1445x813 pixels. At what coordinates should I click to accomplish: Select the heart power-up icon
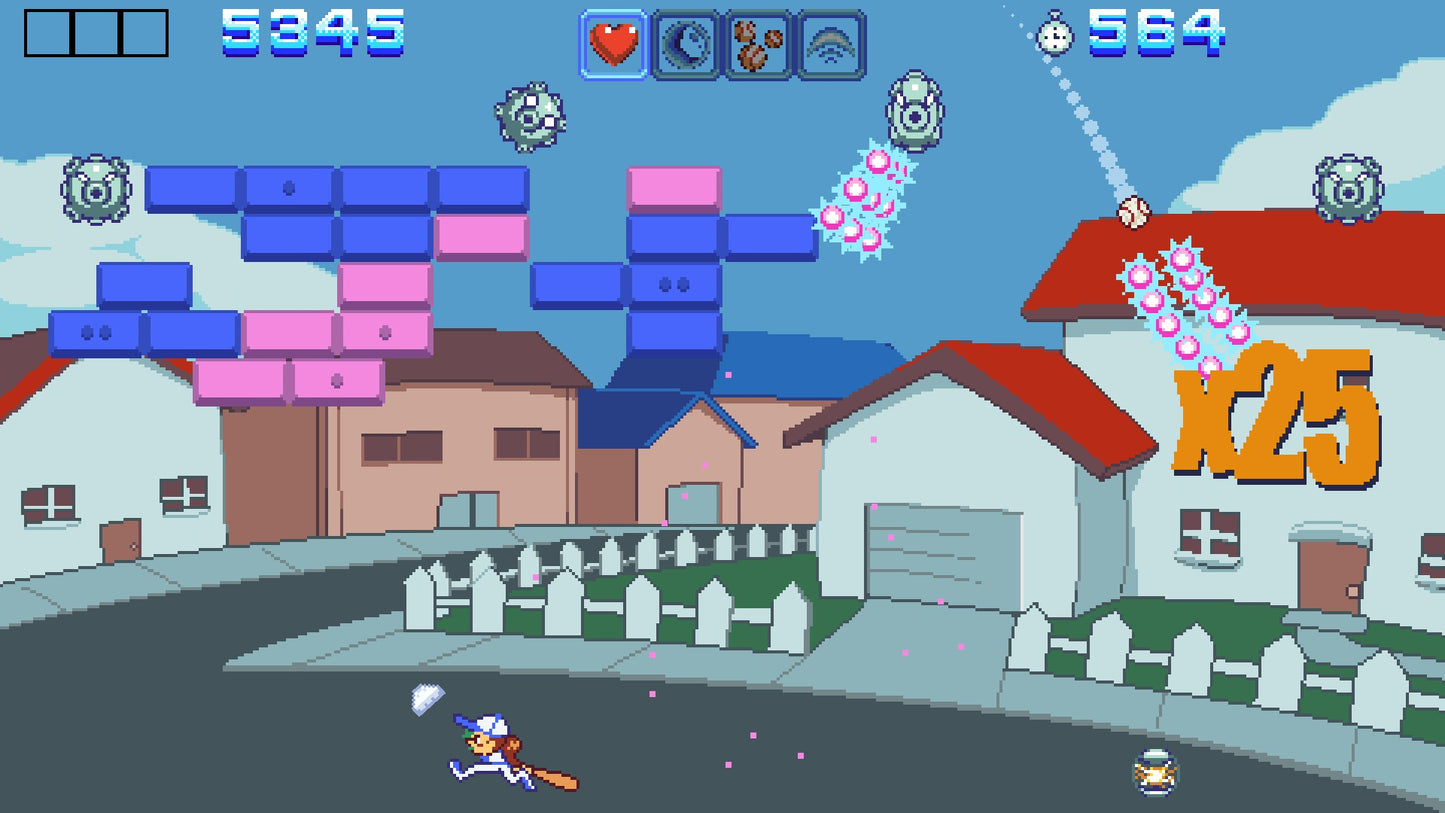(x=615, y=42)
